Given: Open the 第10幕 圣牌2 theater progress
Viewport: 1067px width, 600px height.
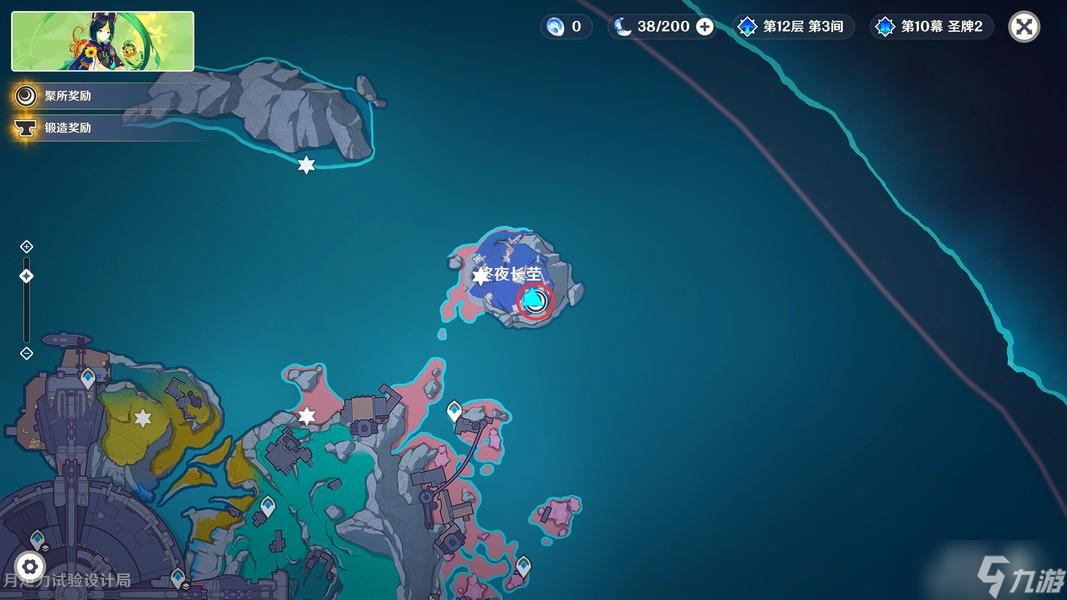Looking at the screenshot, I should click(x=931, y=27).
